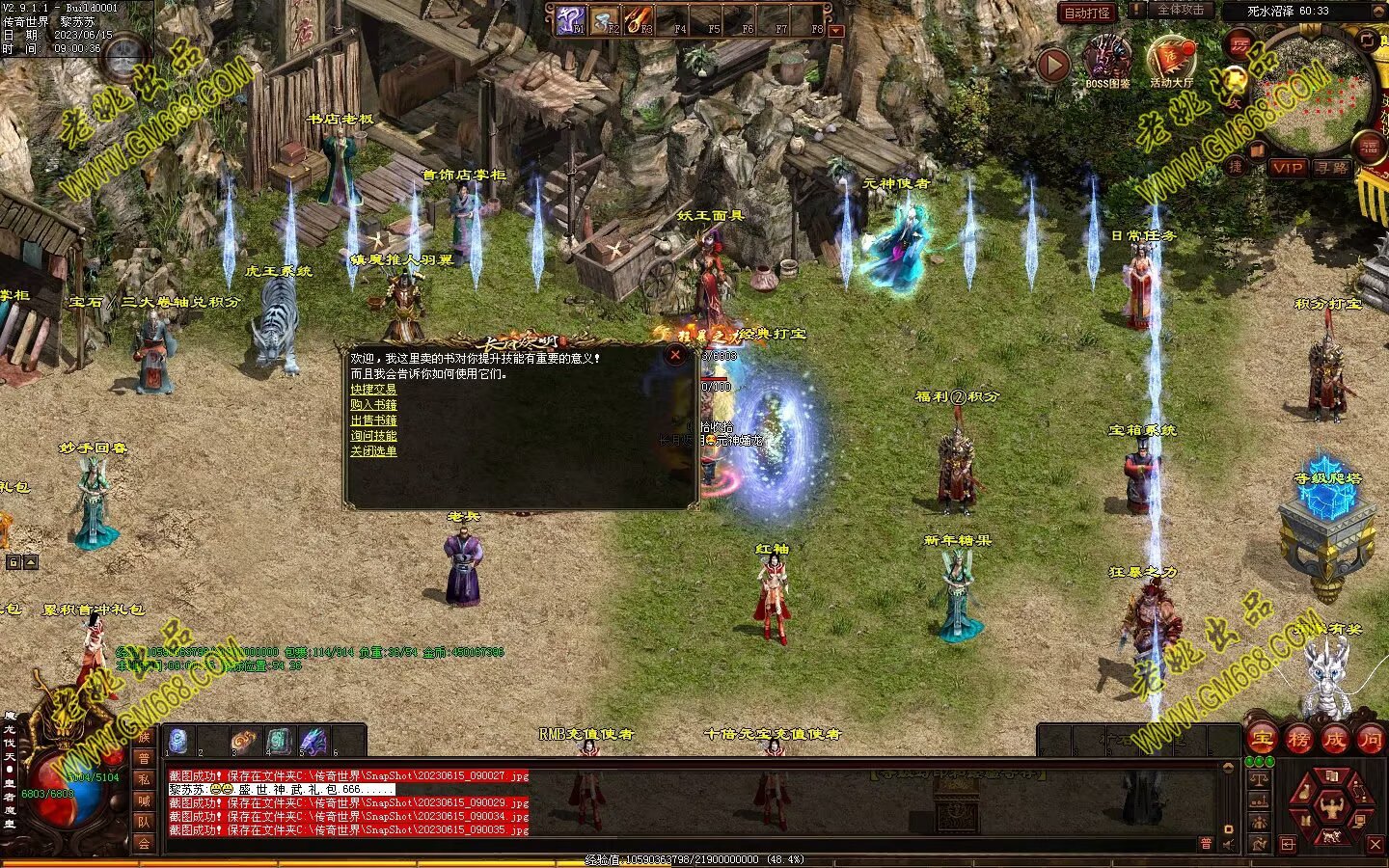Choose 快捷交易 in the bookstore dialogue
The image size is (1389, 868).
[373, 390]
